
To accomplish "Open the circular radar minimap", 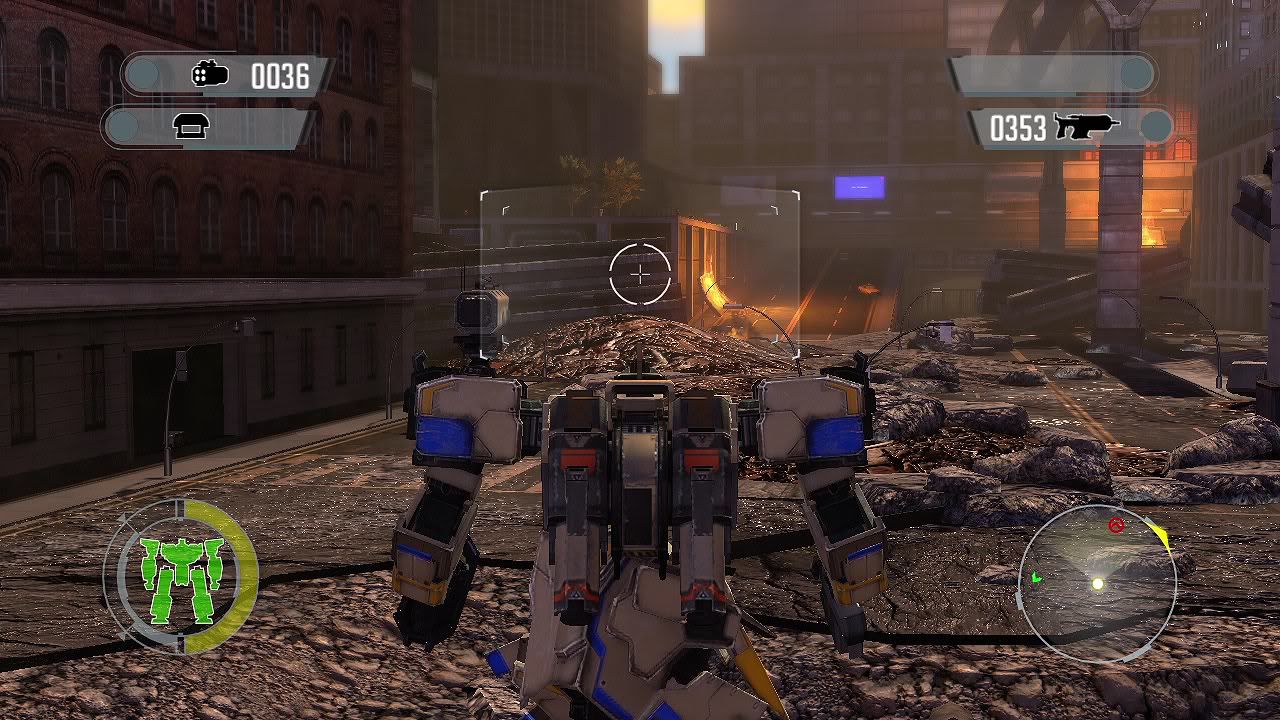I will (x=1096, y=583).
